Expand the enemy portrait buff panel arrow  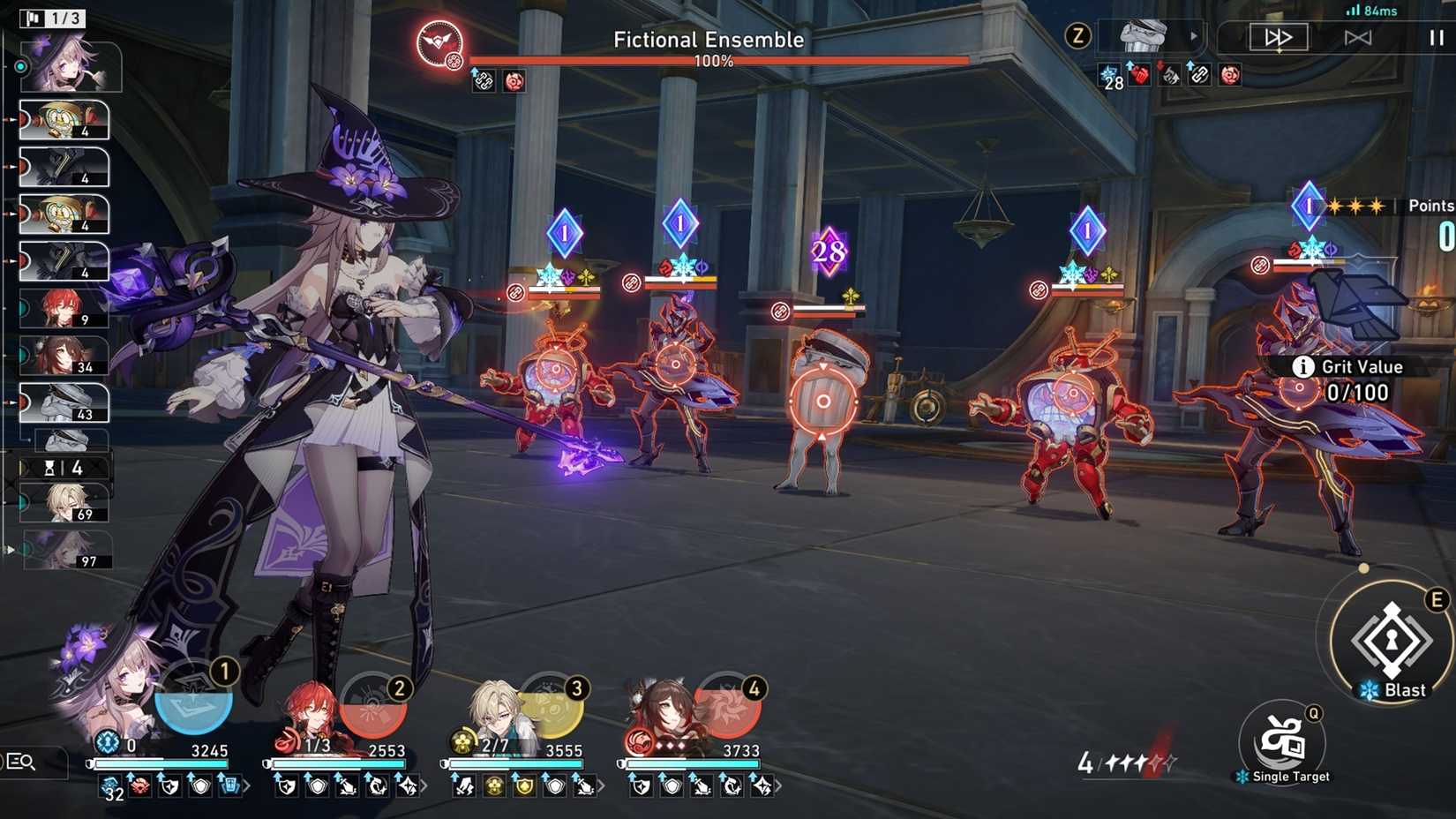(1194, 36)
